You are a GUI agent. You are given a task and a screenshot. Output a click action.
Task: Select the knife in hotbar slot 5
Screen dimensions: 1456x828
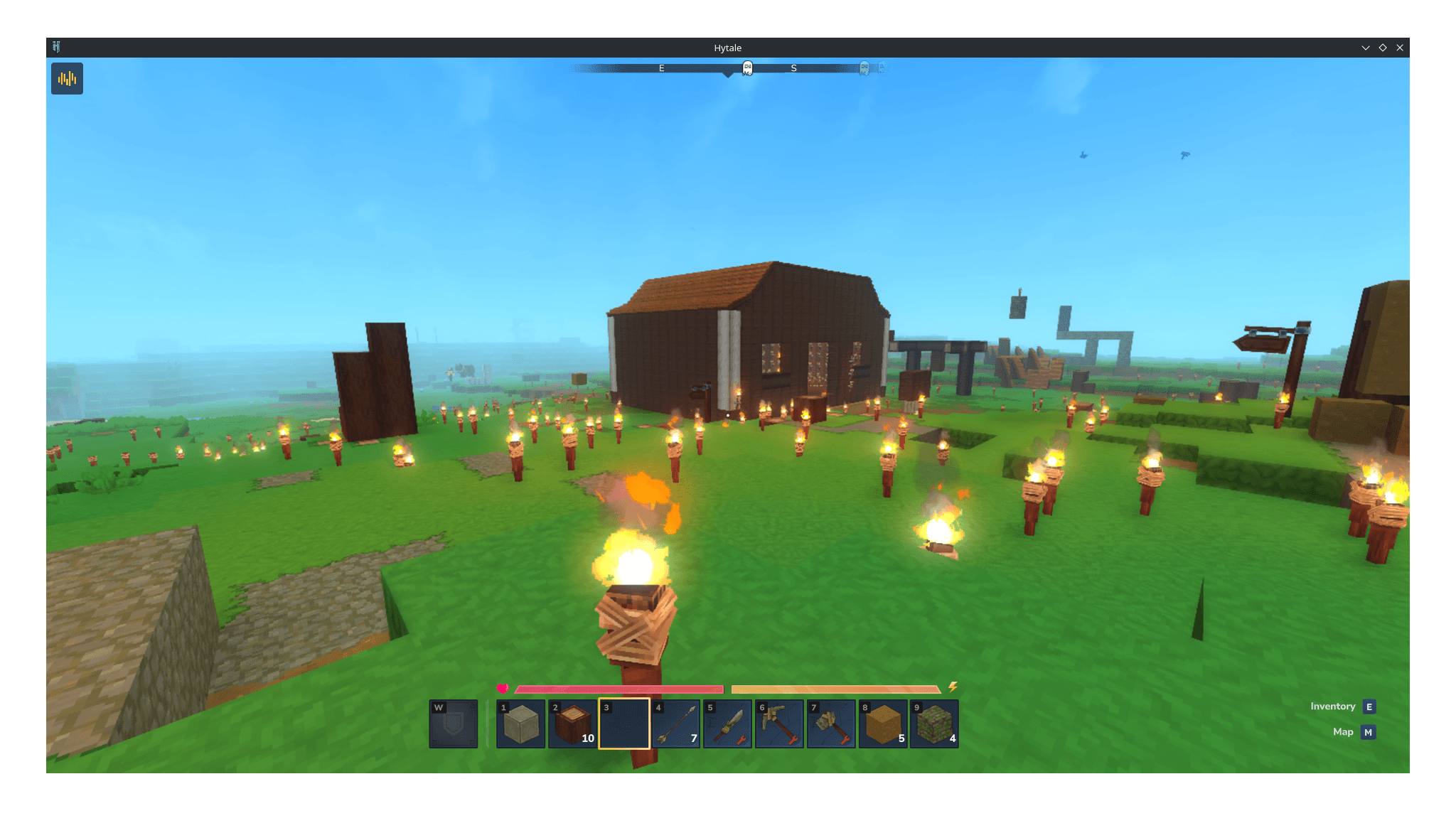click(727, 723)
